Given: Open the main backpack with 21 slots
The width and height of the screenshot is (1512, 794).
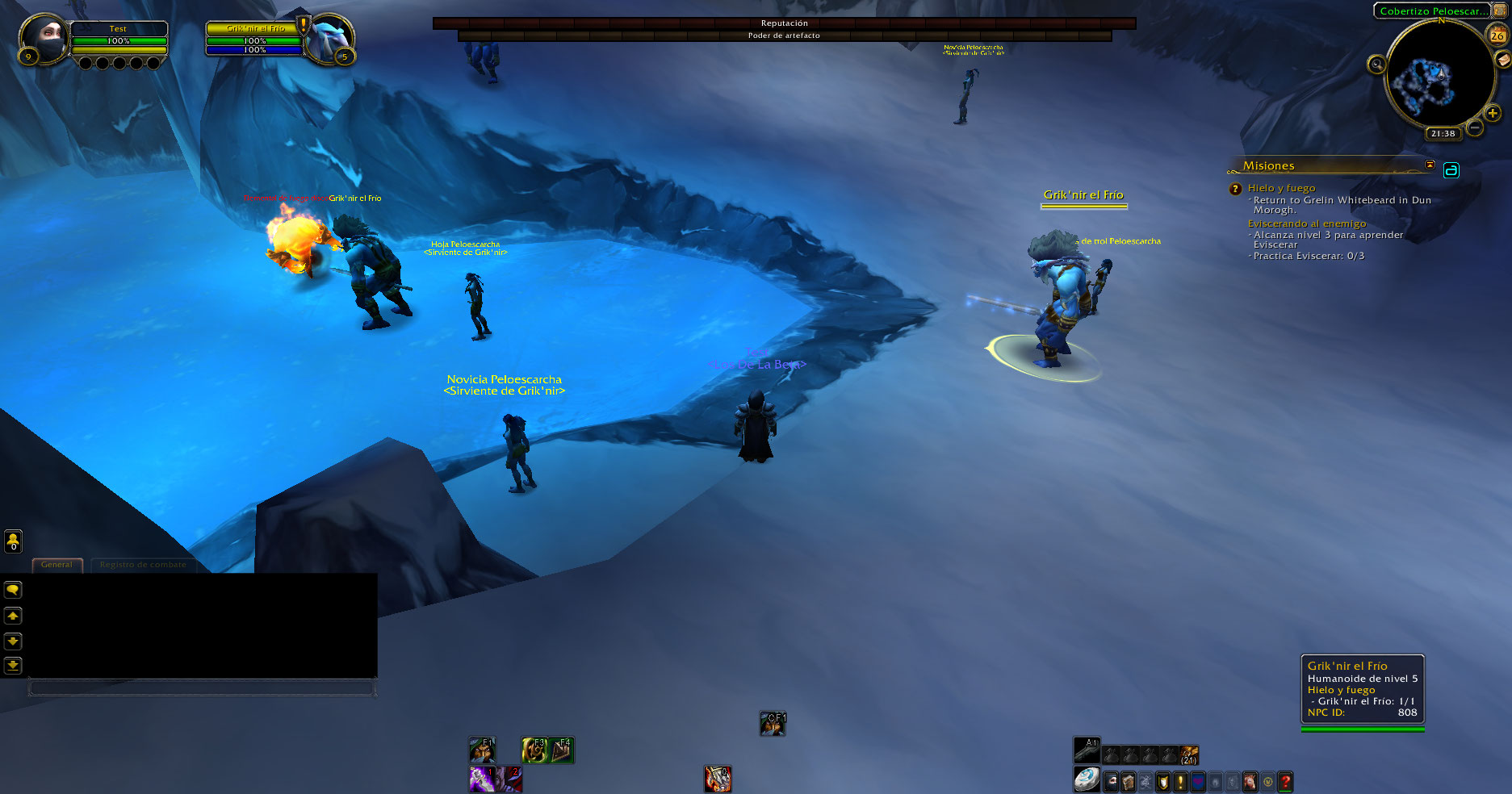Looking at the screenshot, I should pos(1188,754).
